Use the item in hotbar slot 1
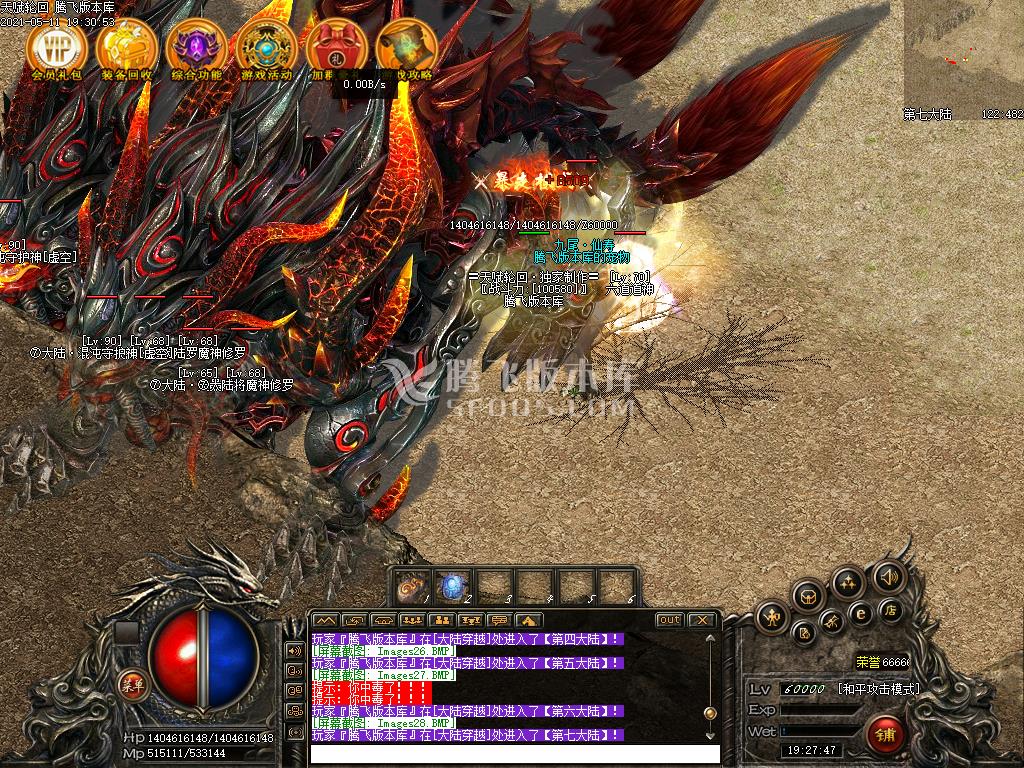 (x=412, y=586)
